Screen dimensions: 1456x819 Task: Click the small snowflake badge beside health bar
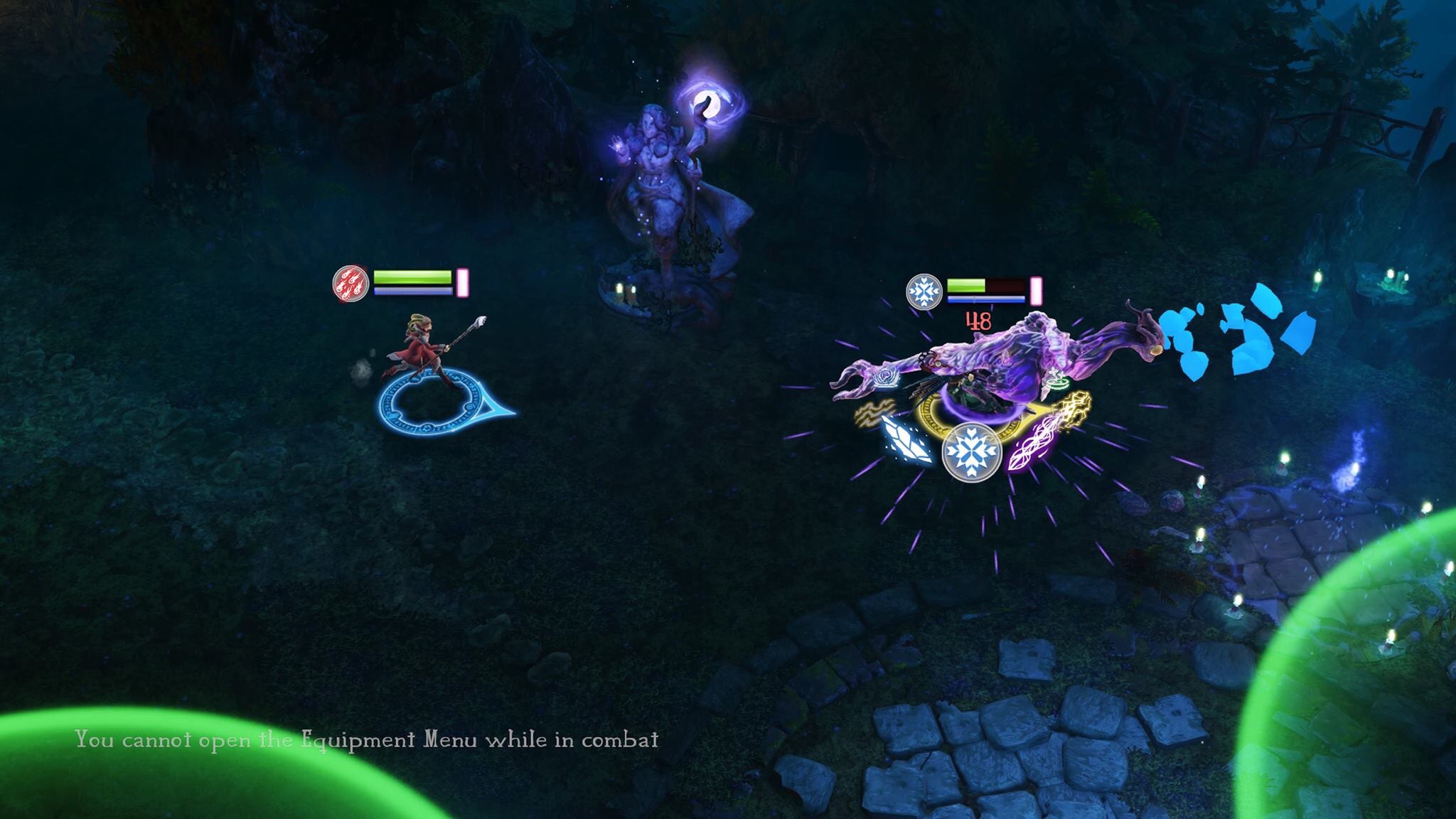tap(924, 292)
